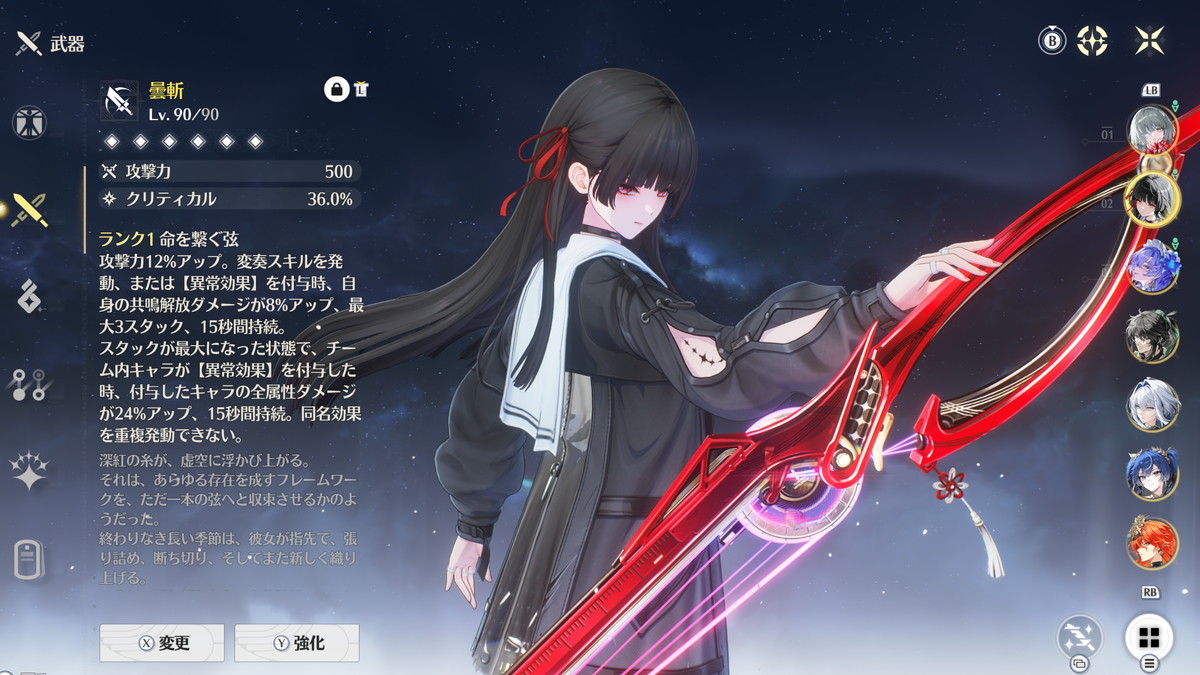Click the round sparkle arrows button at bottom
Viewport: 1200px width, 675px height.
[1080, 637]
